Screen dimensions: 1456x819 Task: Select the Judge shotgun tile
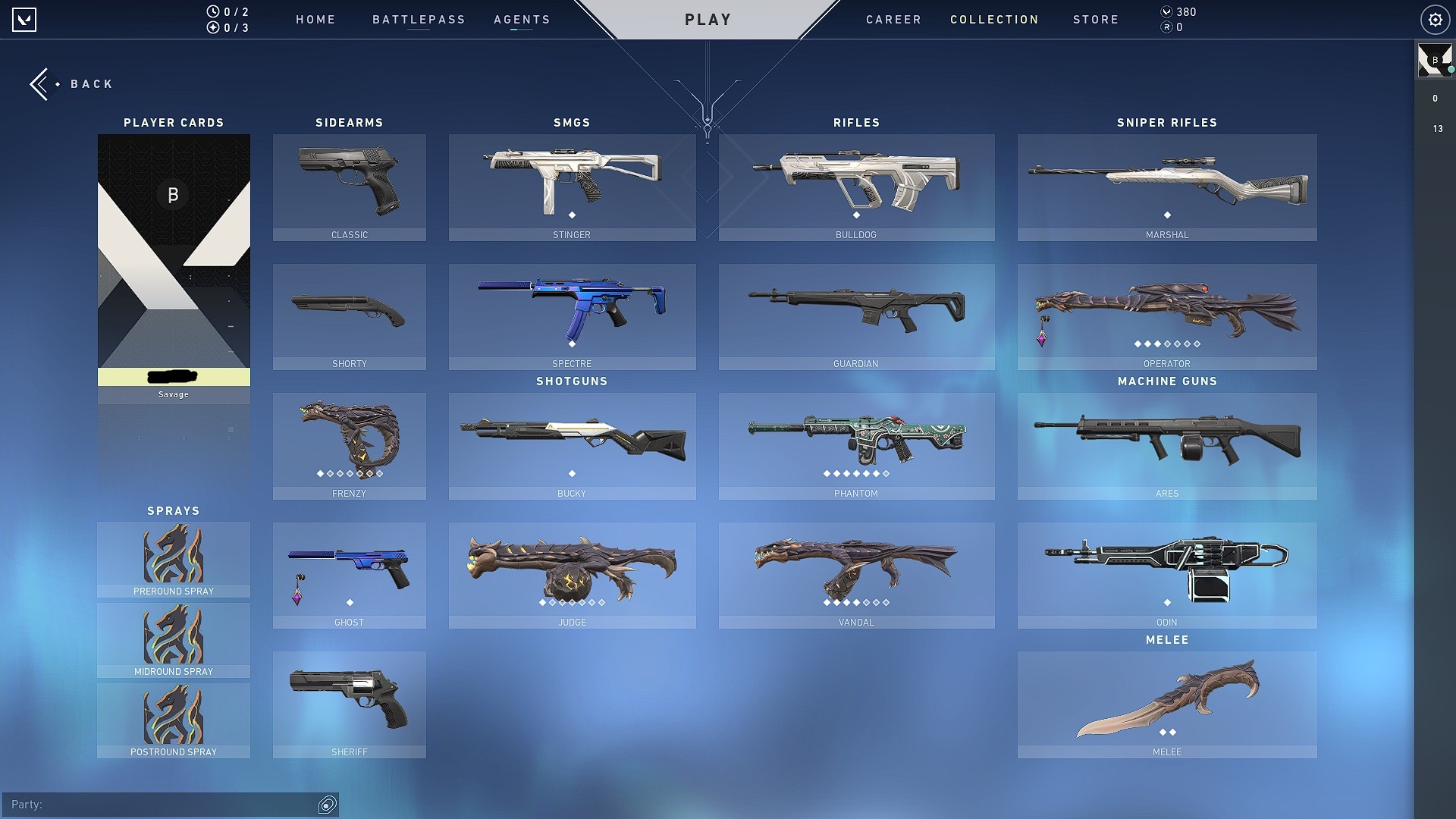click(x=572, y=575)
